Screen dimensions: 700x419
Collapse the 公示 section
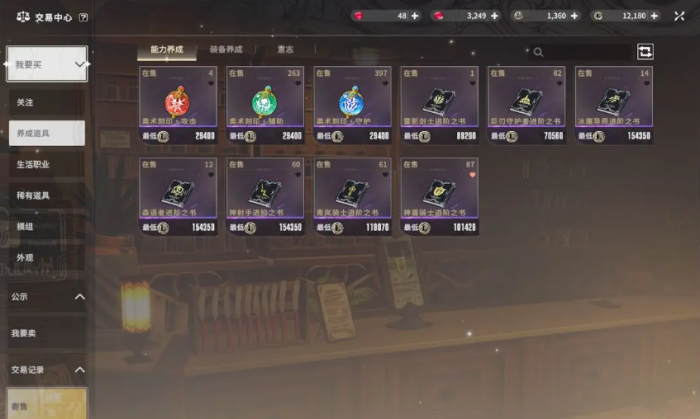click(78, 297)
